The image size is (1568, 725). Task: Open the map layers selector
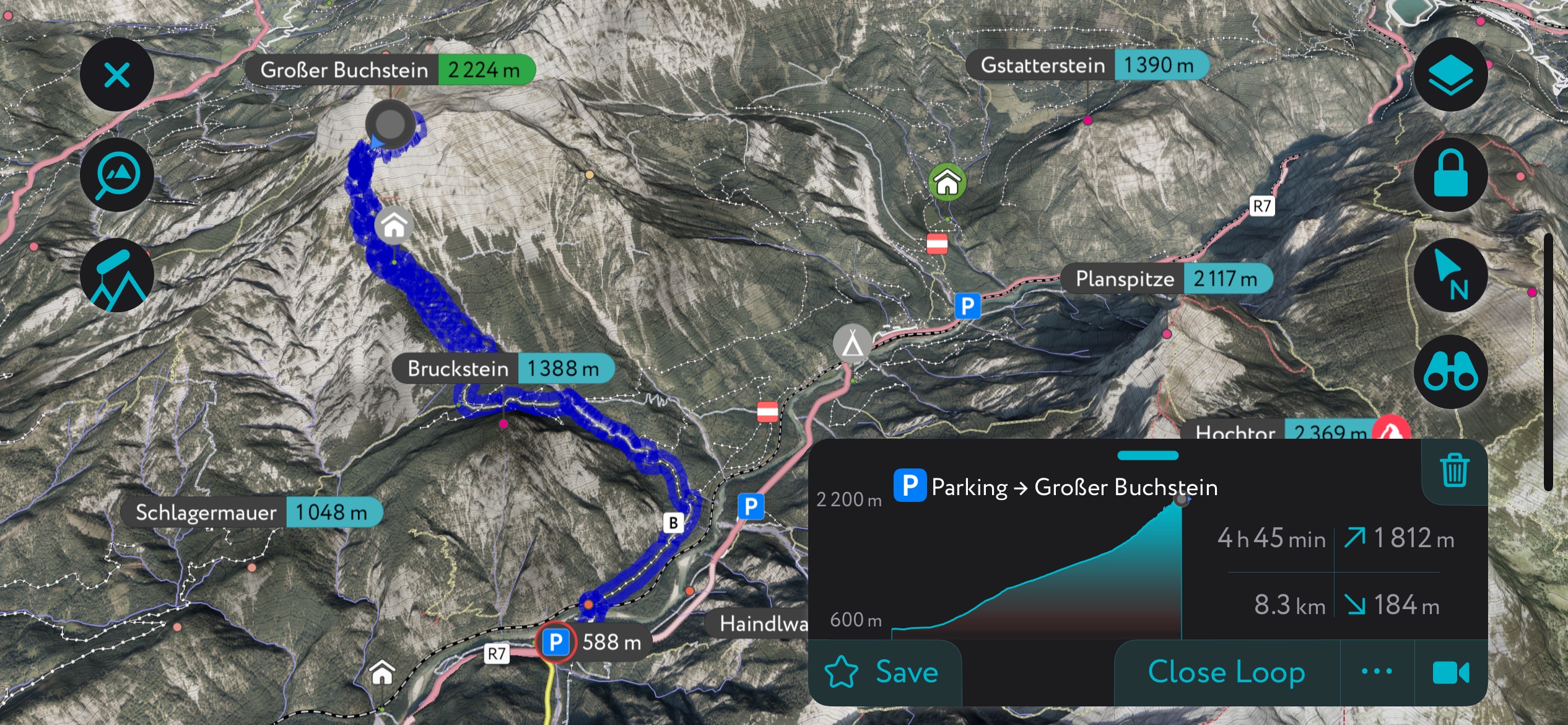(1450, 75)
